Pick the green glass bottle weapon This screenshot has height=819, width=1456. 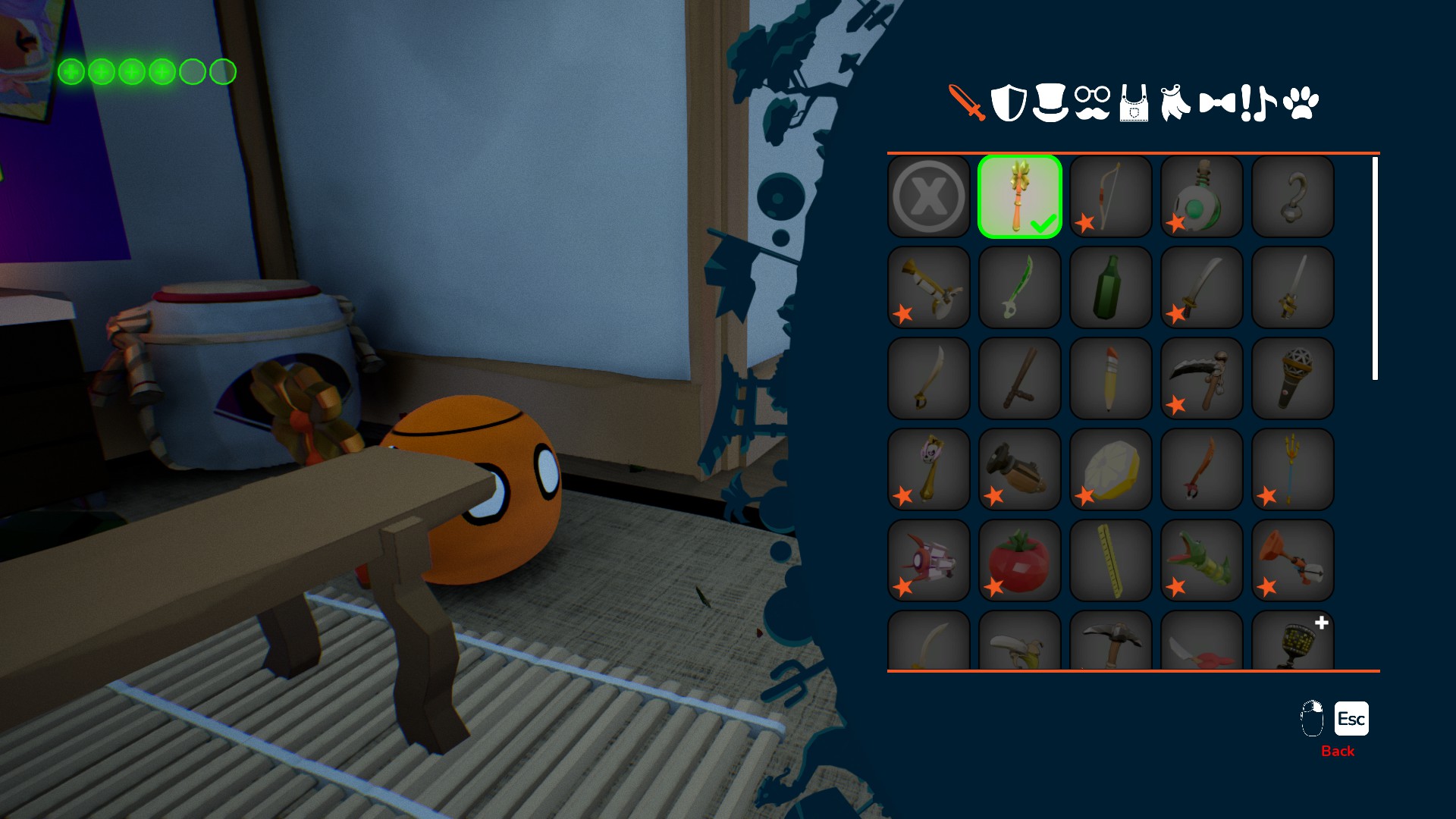(1111, 287)
